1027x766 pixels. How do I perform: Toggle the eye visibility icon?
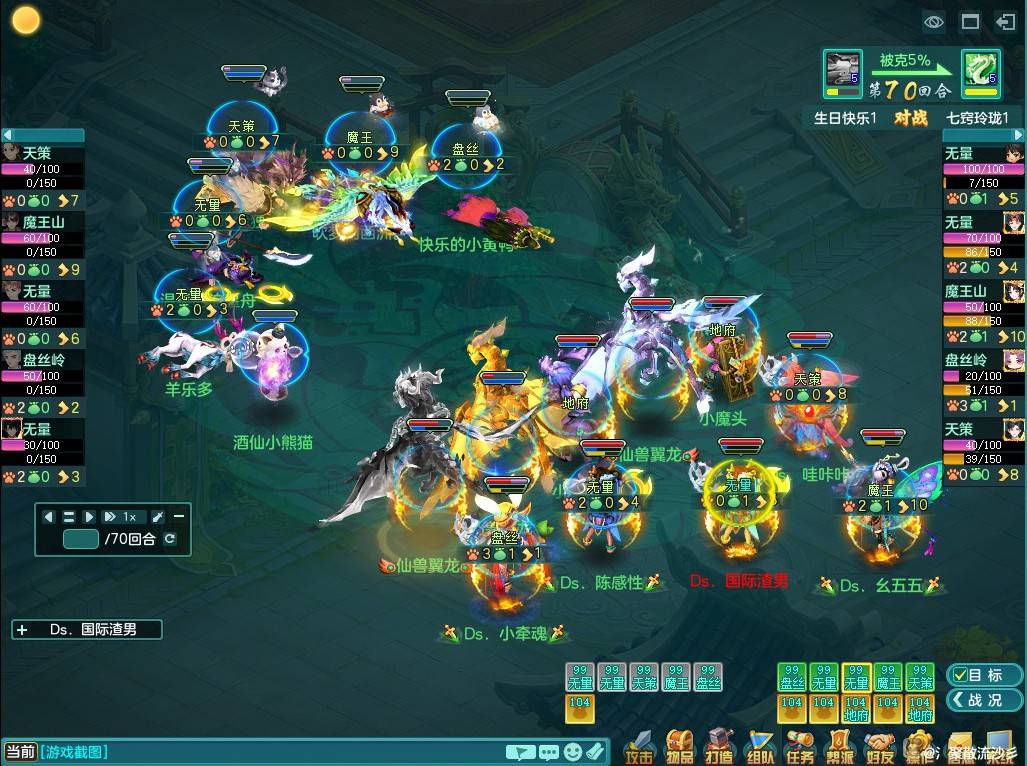click(x=934, y=21)
